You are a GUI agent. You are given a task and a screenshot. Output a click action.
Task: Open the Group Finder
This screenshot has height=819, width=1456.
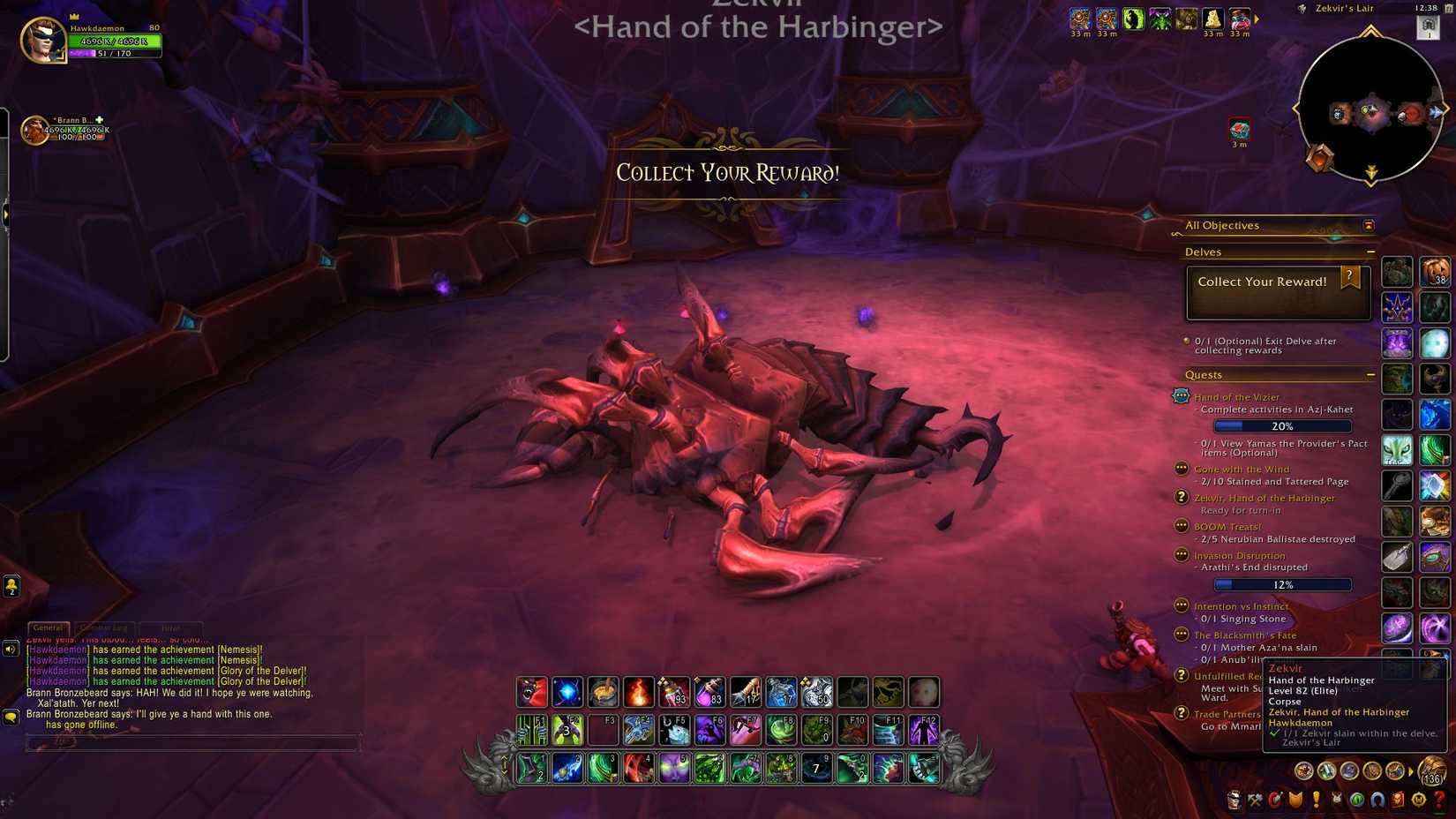1356,800
